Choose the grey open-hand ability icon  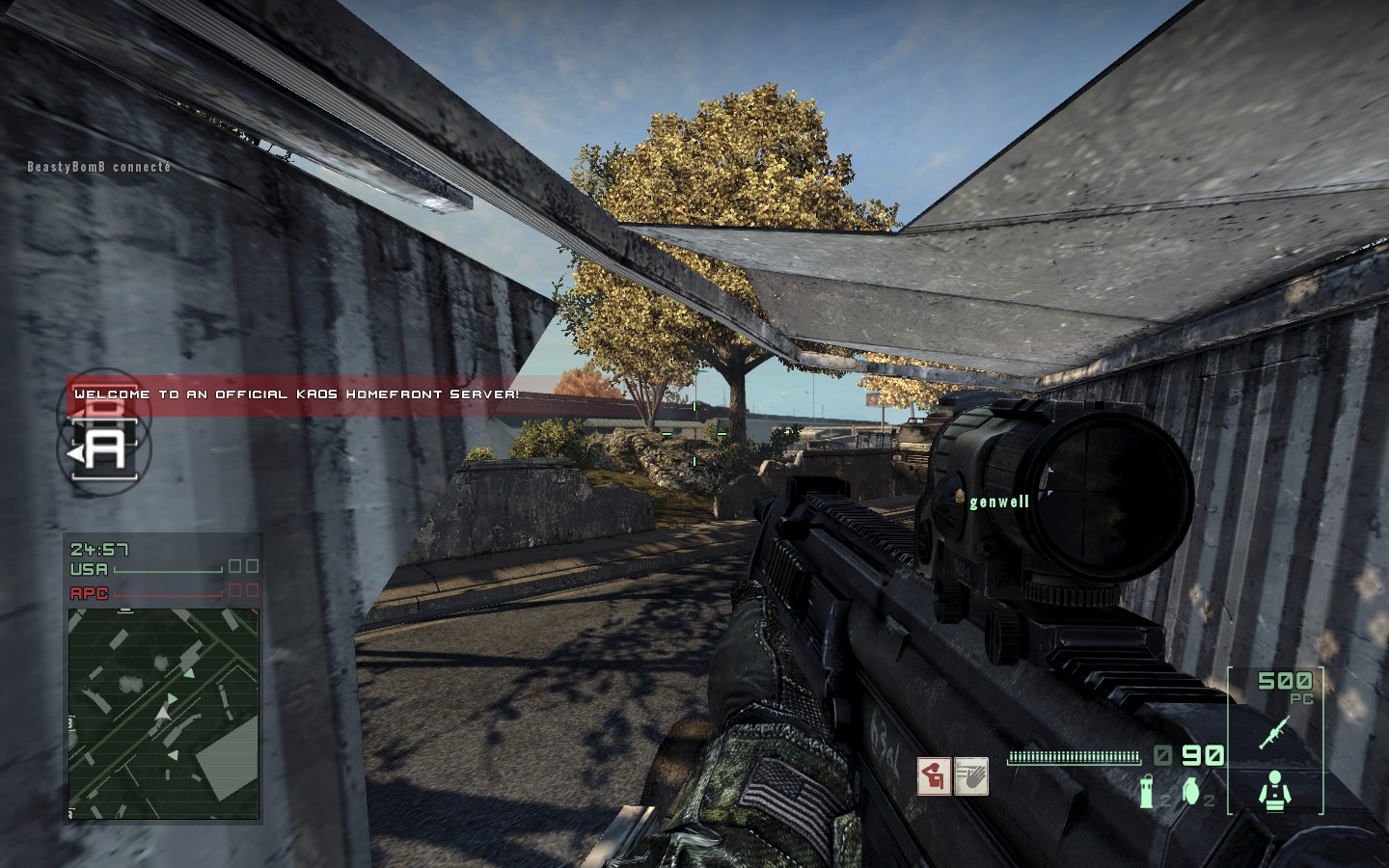coord(970,776)
